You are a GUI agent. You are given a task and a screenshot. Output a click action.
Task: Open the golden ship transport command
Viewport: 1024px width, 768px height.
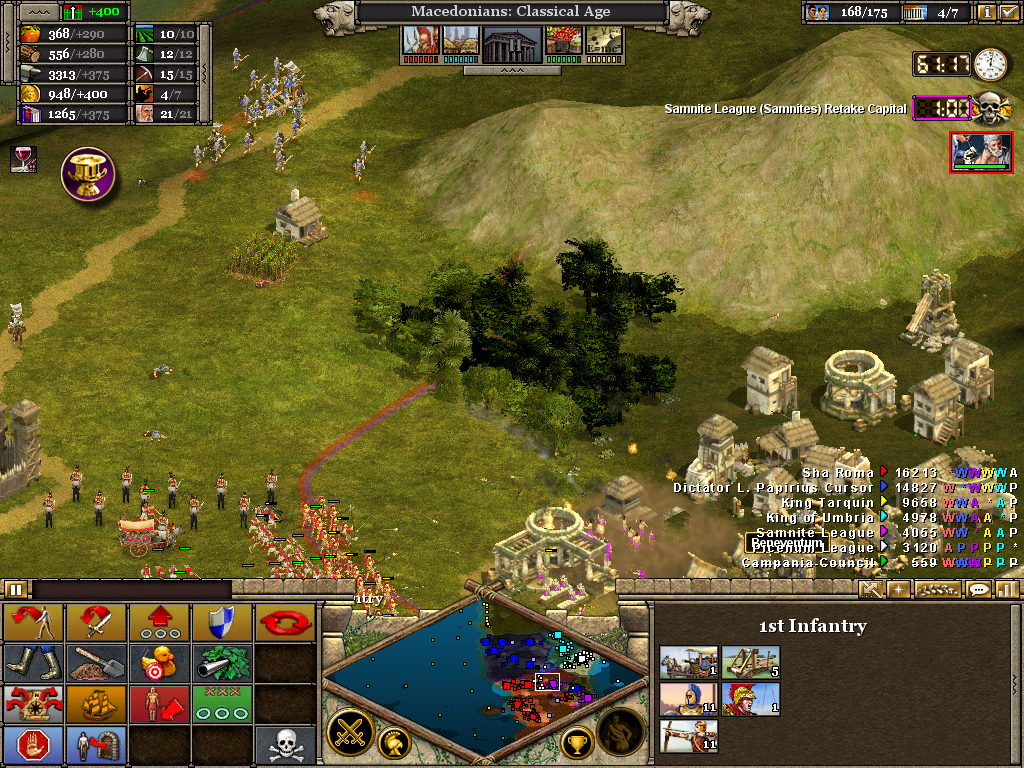click(x=96, y=703)
